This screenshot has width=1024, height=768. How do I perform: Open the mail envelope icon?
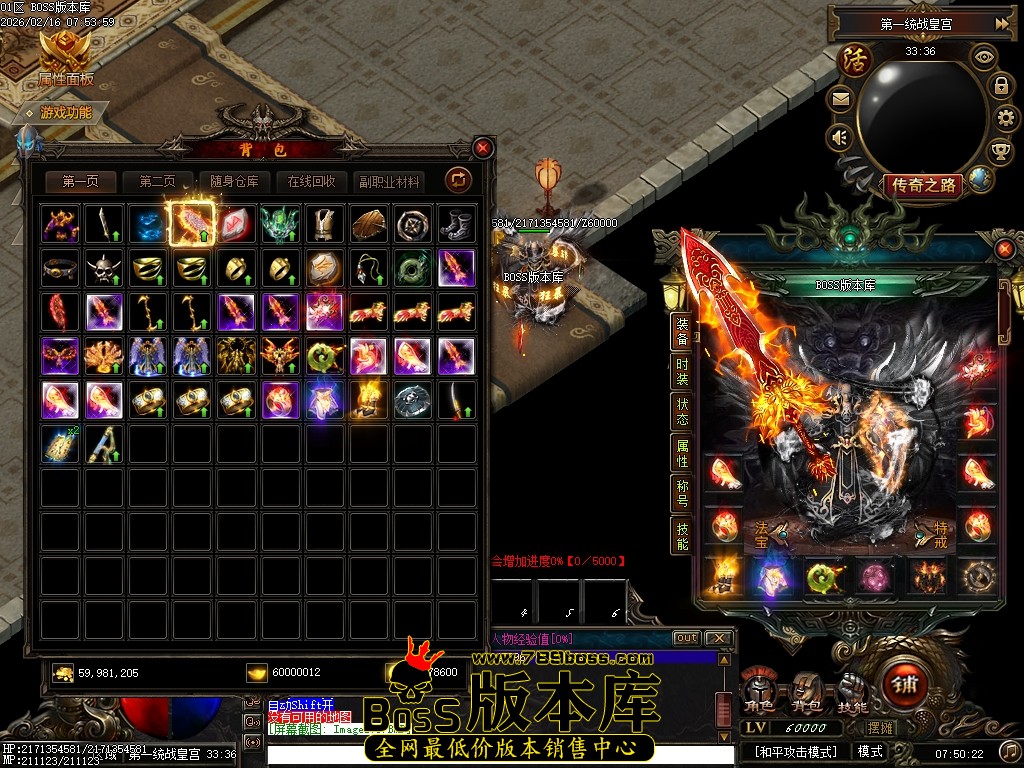click(840, 99)
